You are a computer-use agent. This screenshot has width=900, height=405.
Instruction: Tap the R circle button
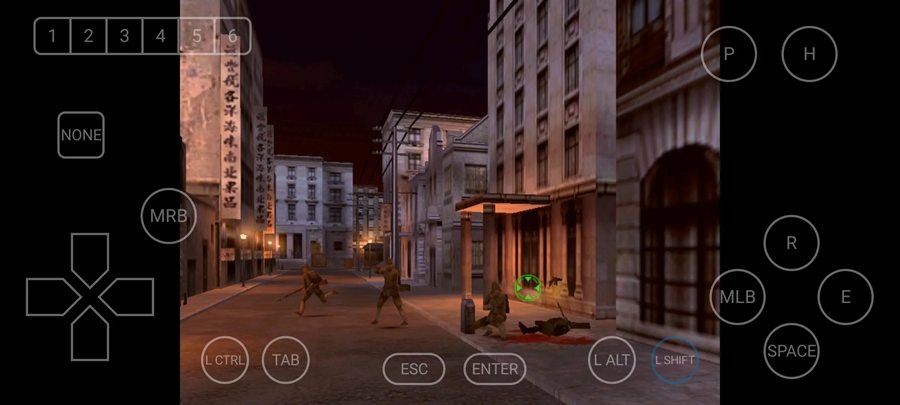click(792, 243)
